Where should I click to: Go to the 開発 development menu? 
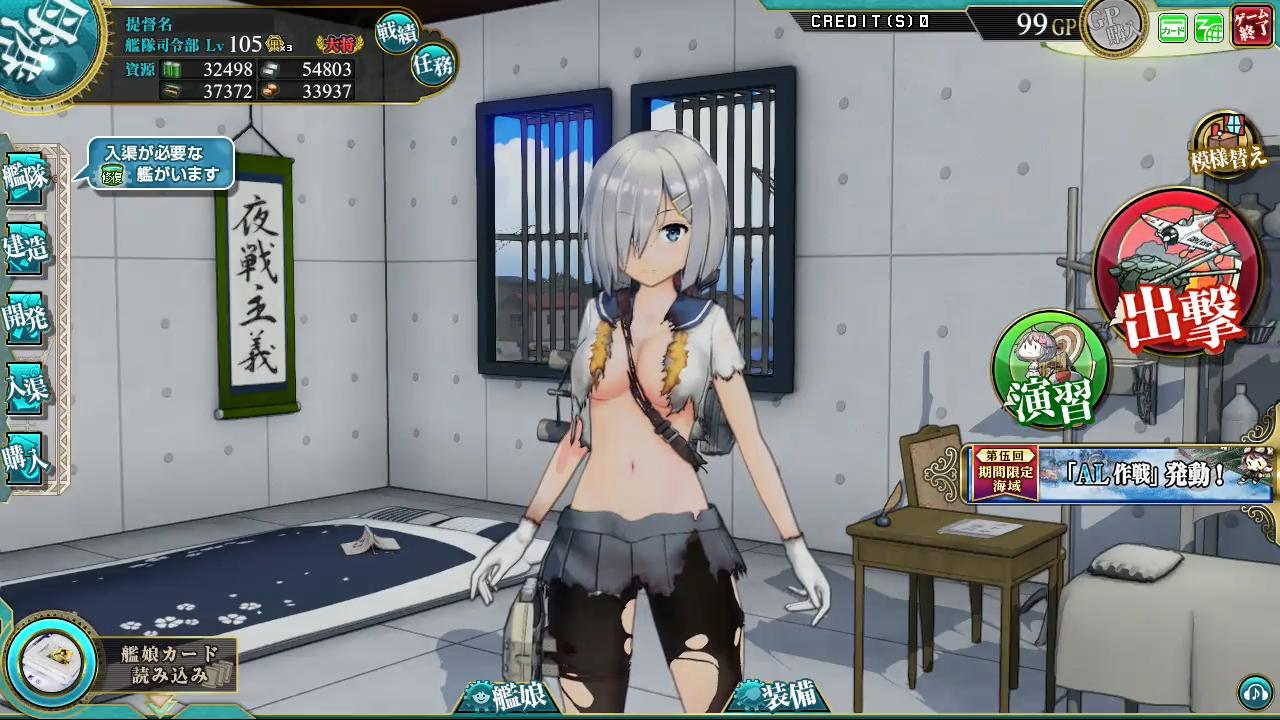pos(26,318)
